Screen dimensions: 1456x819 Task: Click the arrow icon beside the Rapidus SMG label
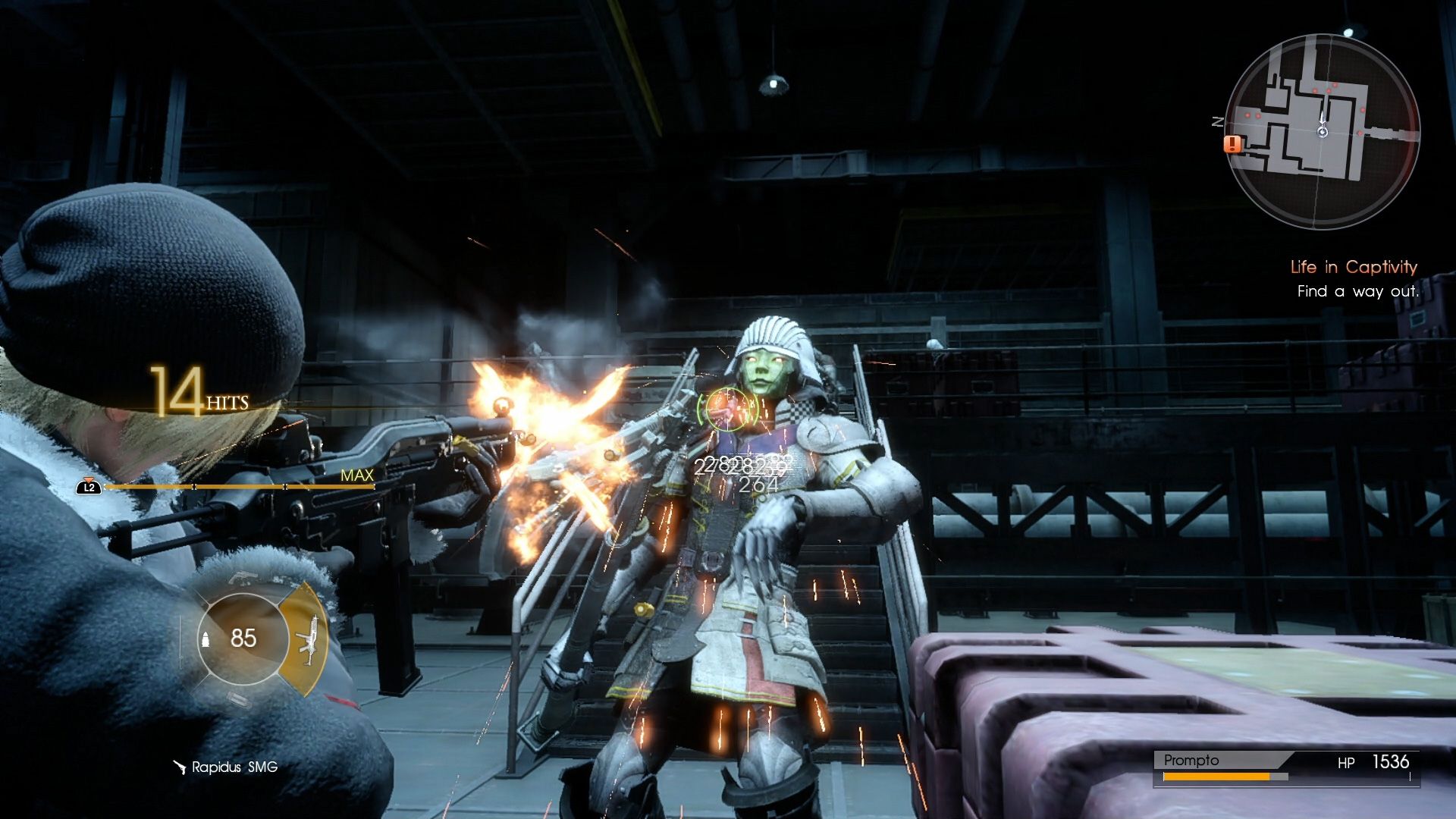[179, 767]
